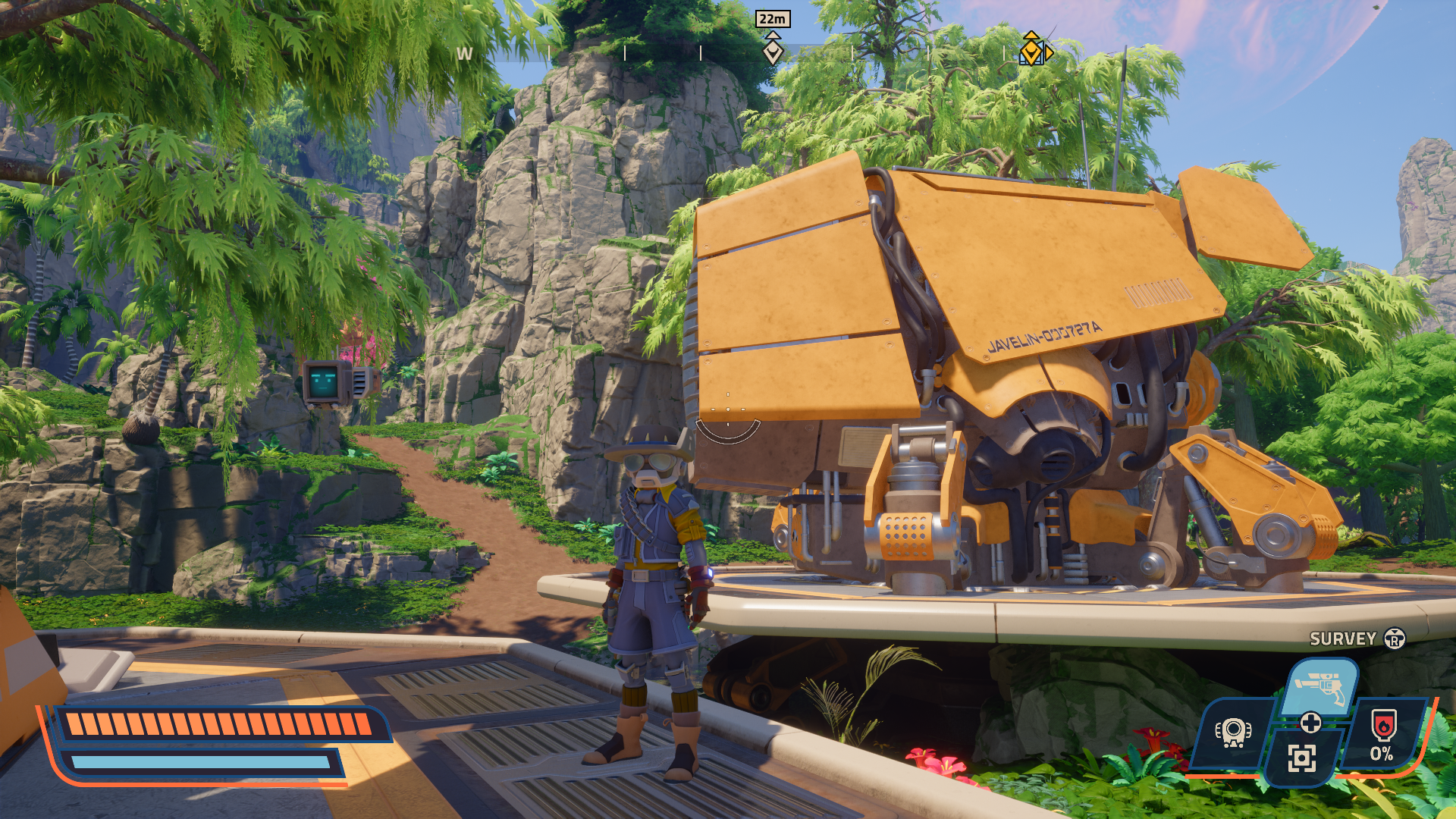
Task: Click the white compass waypoint marked 22m
Action: click(772, 50)
